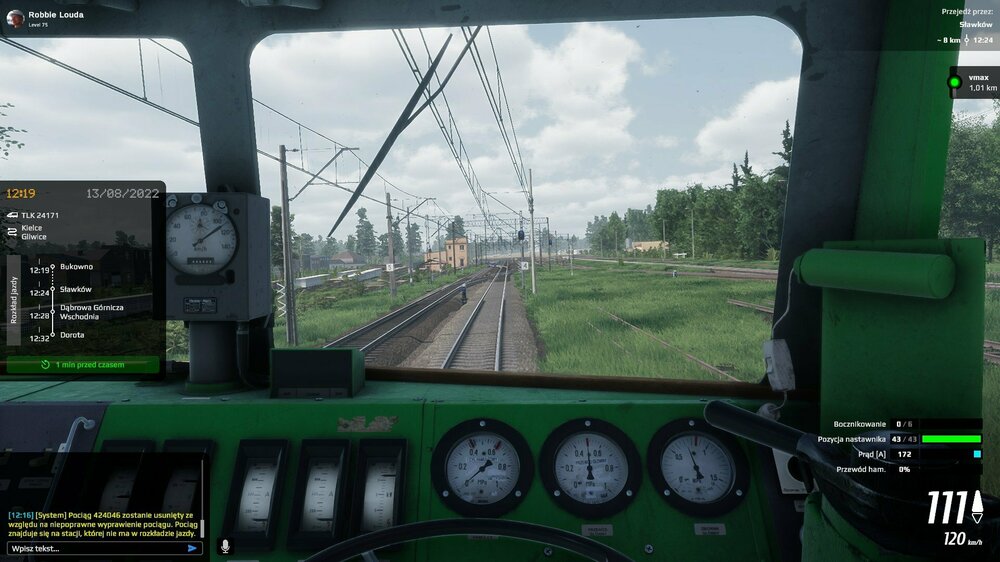Send the chat message with the arrow button
This screenshot has width=1000, height=562.
coord(192,548)
